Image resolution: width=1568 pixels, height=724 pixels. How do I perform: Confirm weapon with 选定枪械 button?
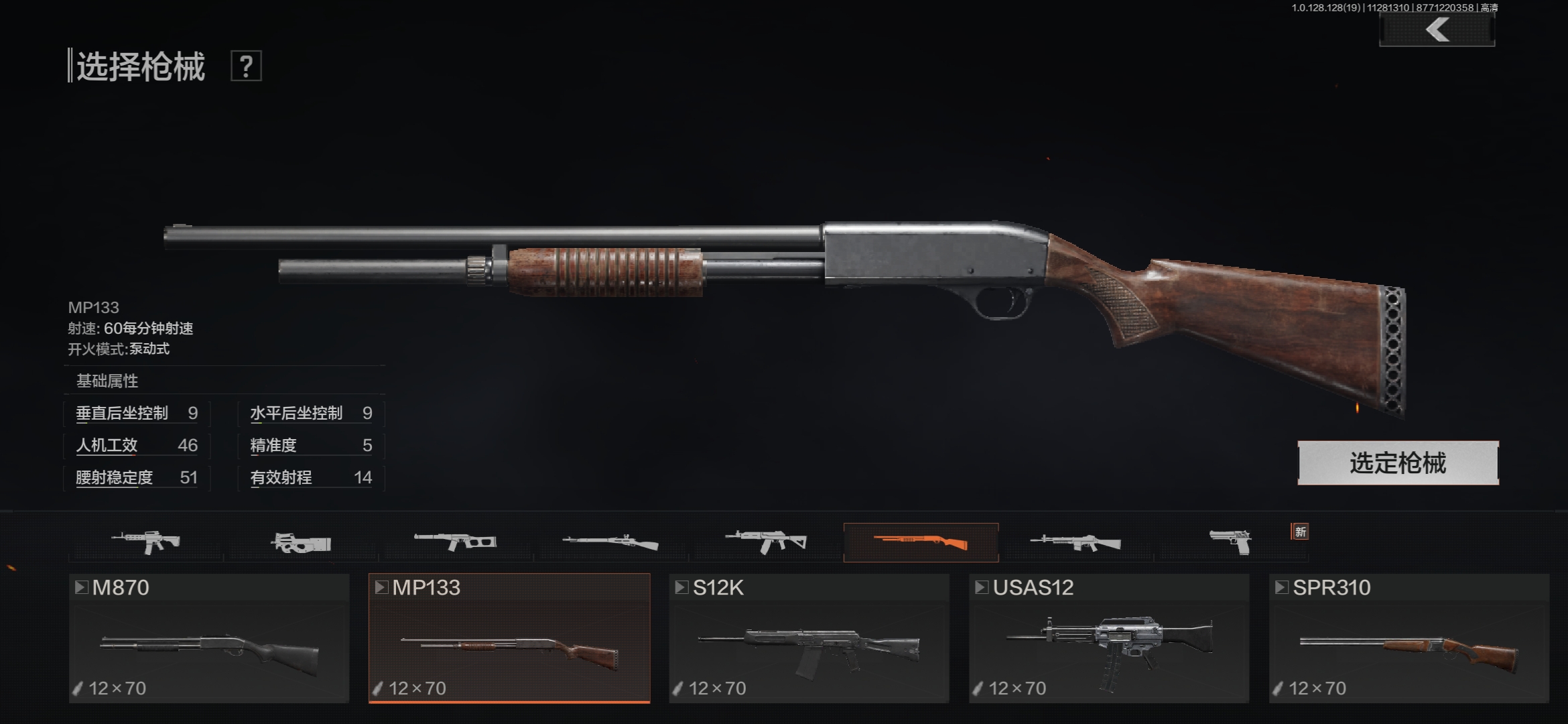[x=1398, y=463]
